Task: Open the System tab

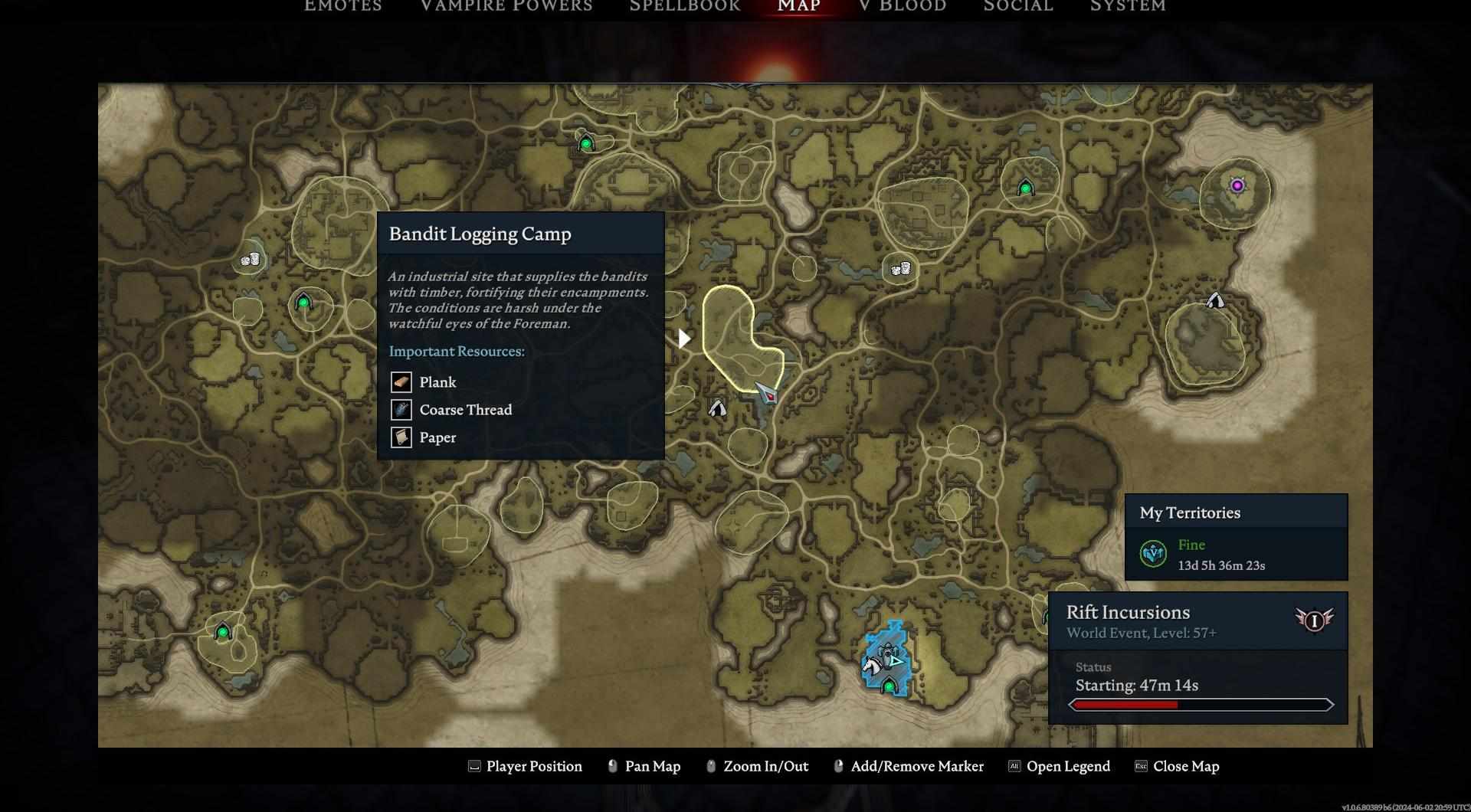Action: click(x=1127, y=6)
